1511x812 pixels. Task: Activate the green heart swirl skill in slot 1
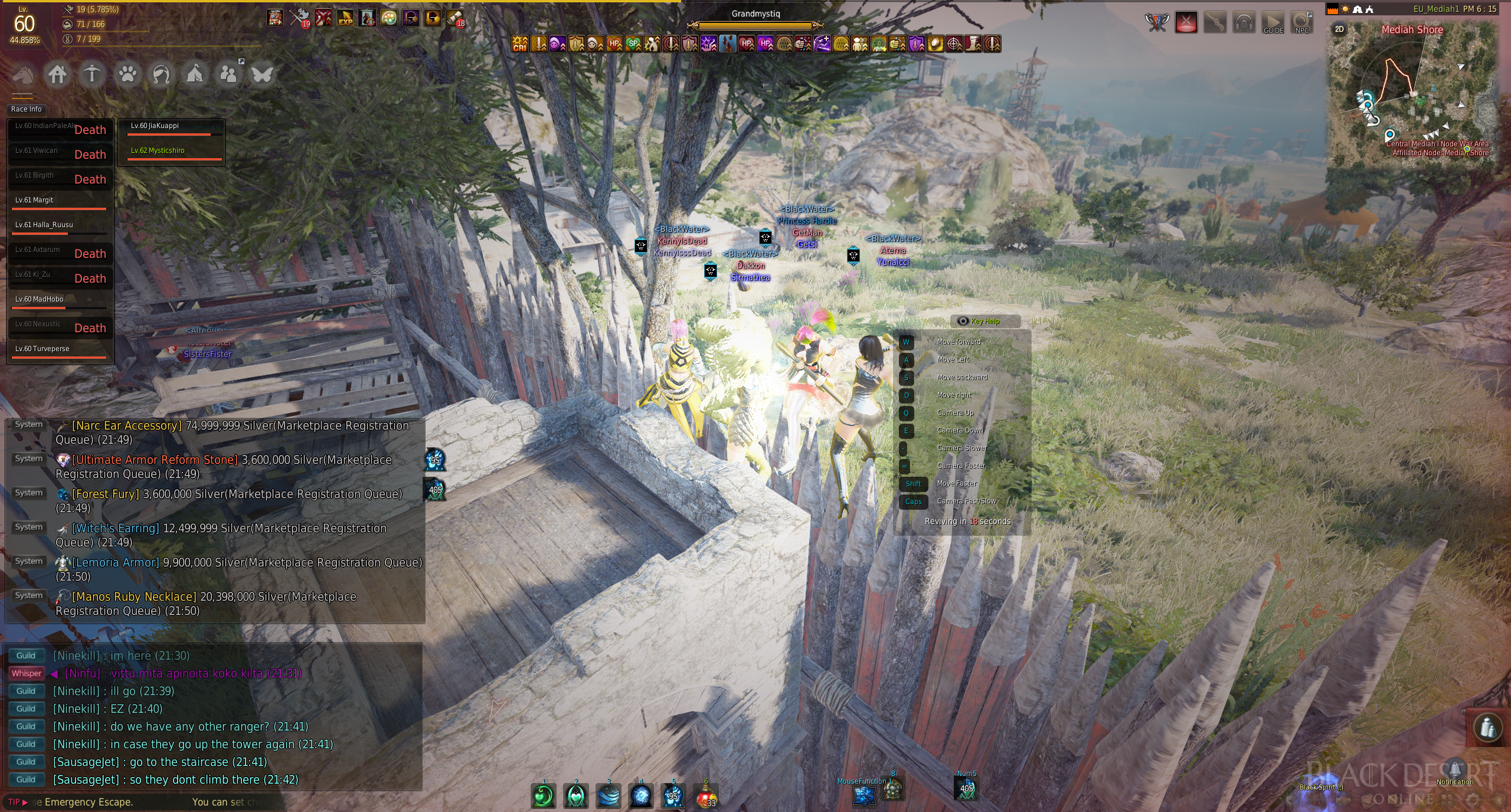[544, 796]
